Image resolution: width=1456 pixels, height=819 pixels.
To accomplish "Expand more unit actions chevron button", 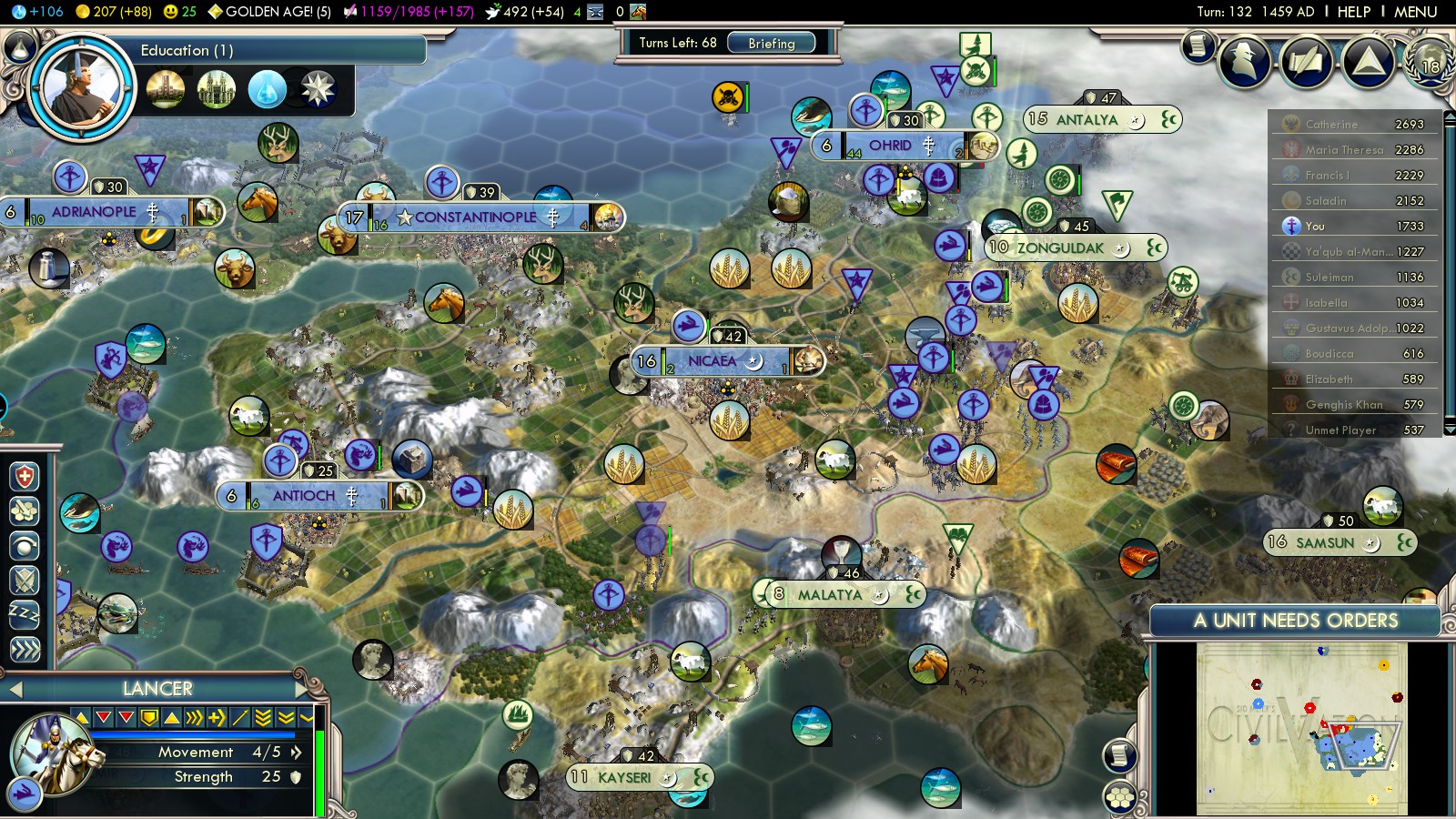I will (25, 649).
